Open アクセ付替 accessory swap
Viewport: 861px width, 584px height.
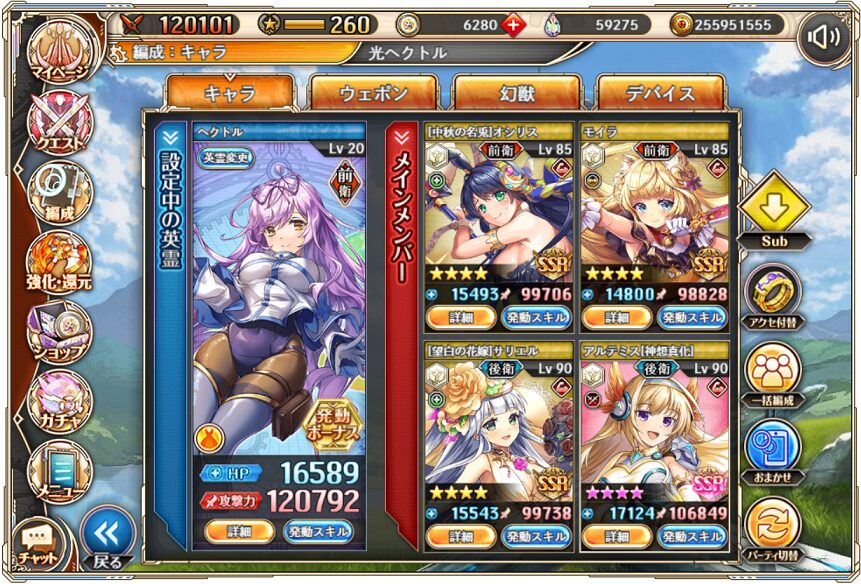(x=776, y=294)
